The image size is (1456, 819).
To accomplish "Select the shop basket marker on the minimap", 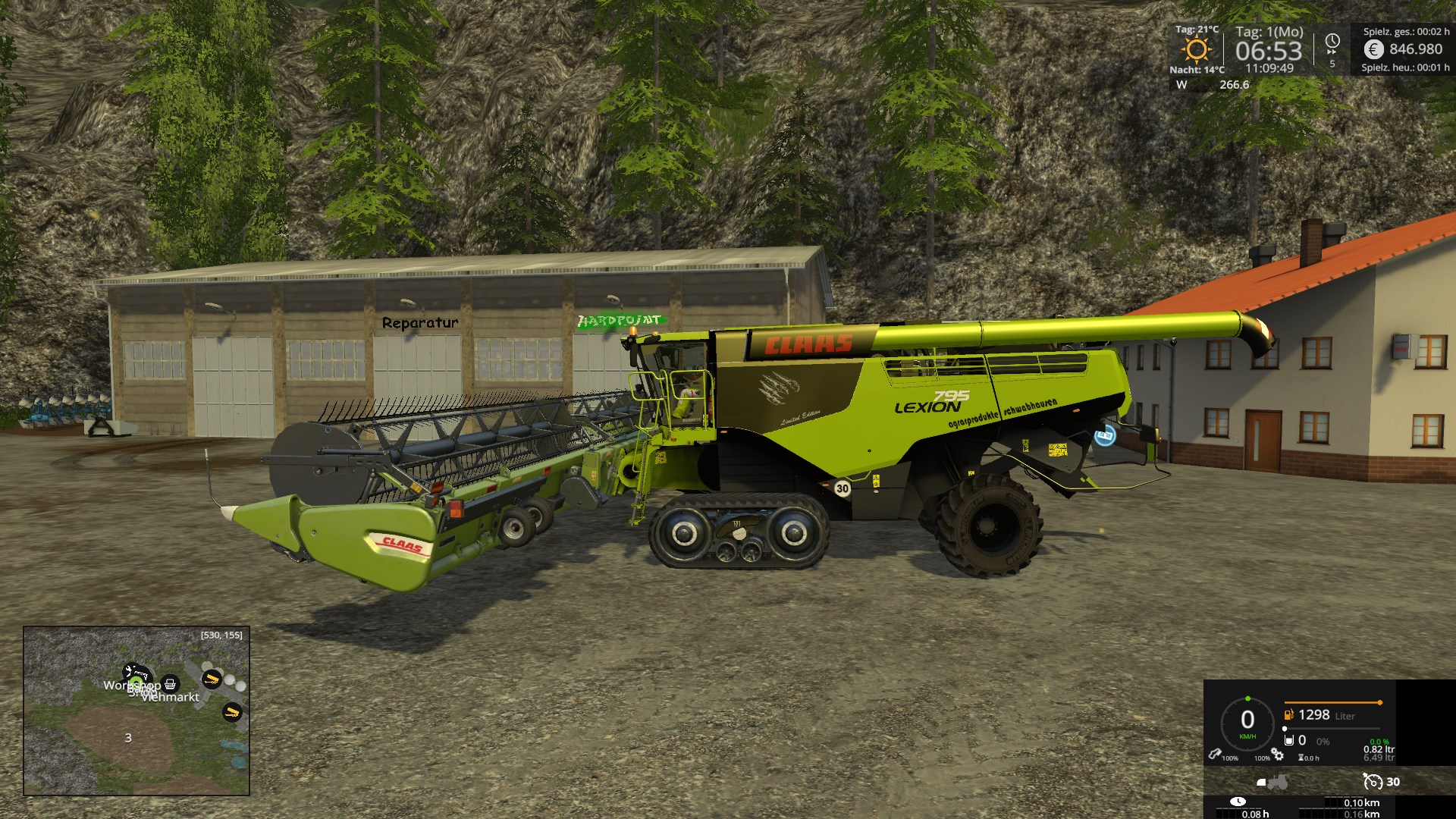I will click(x=171, y=683).
